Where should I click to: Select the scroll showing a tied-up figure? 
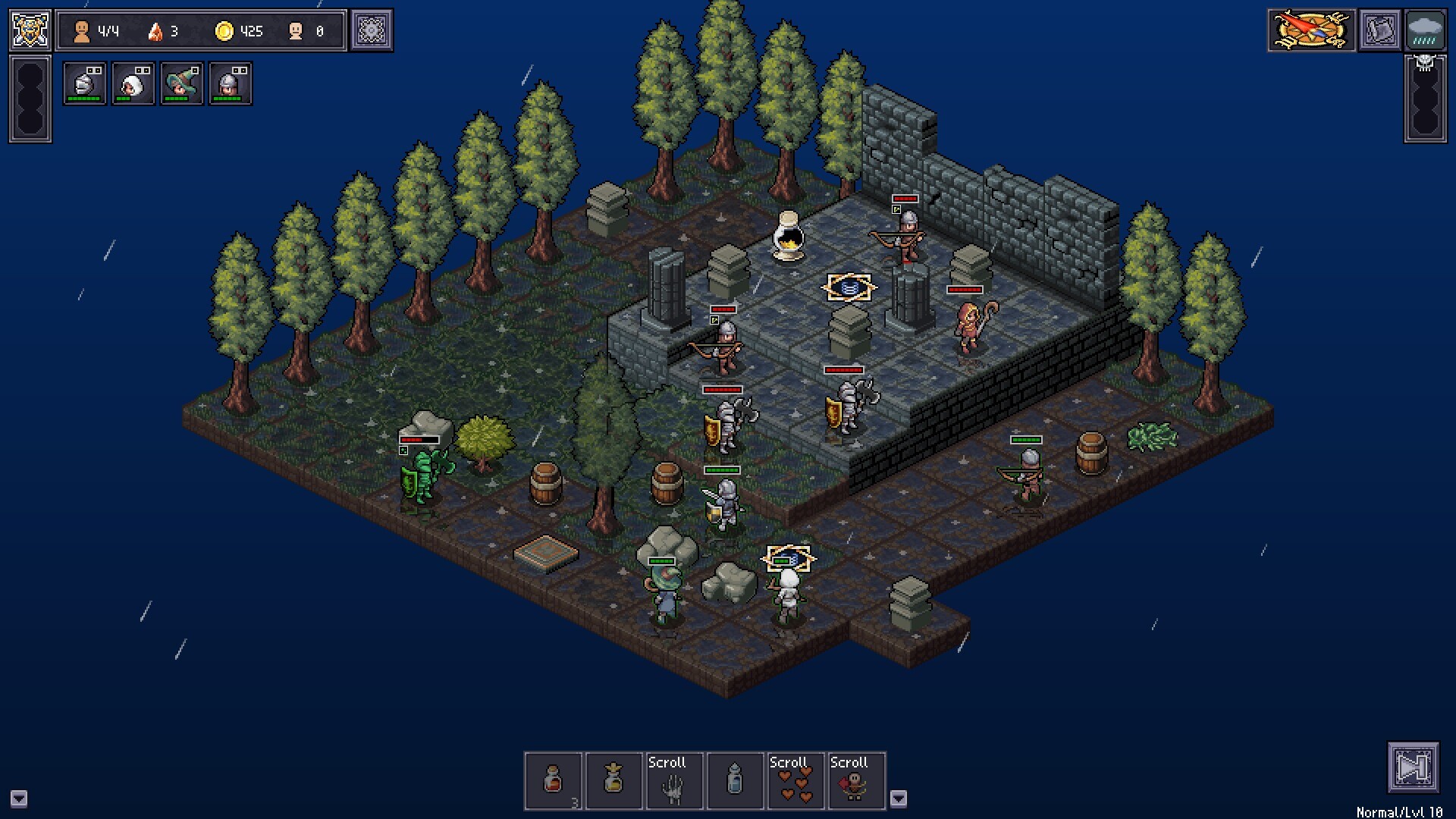pos(856,781)
